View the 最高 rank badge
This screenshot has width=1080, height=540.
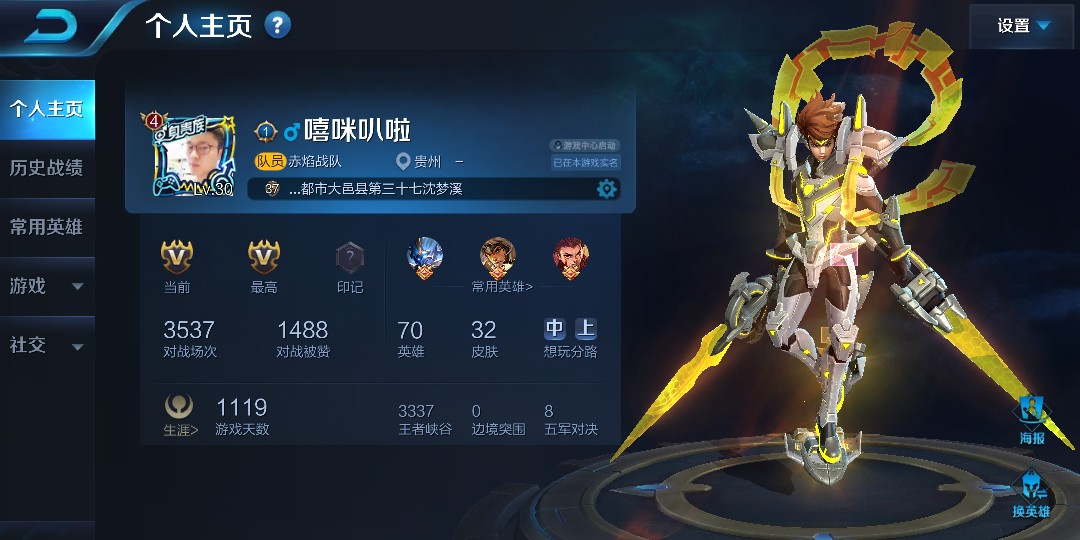(x=264, y=258)
